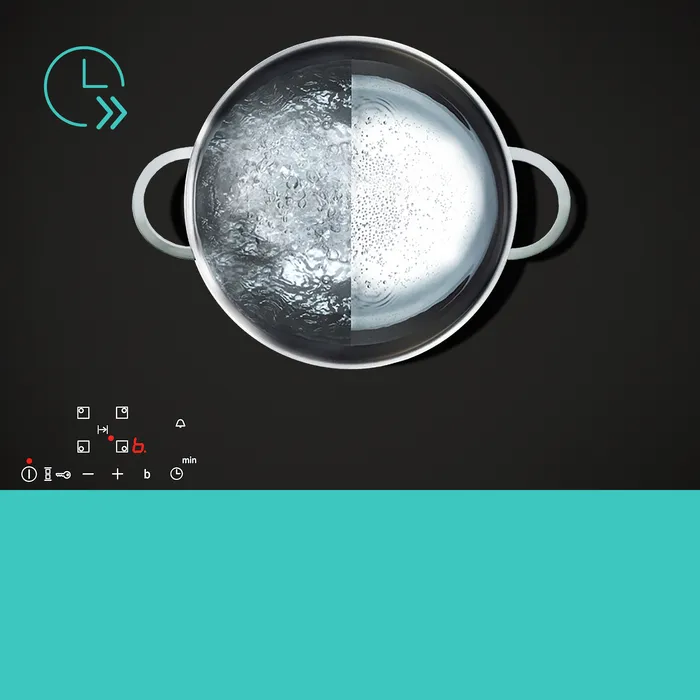The height and width of the screenshot is (700, 700).
Task: Select the front right cooking zone
Action: click(121, 446)
